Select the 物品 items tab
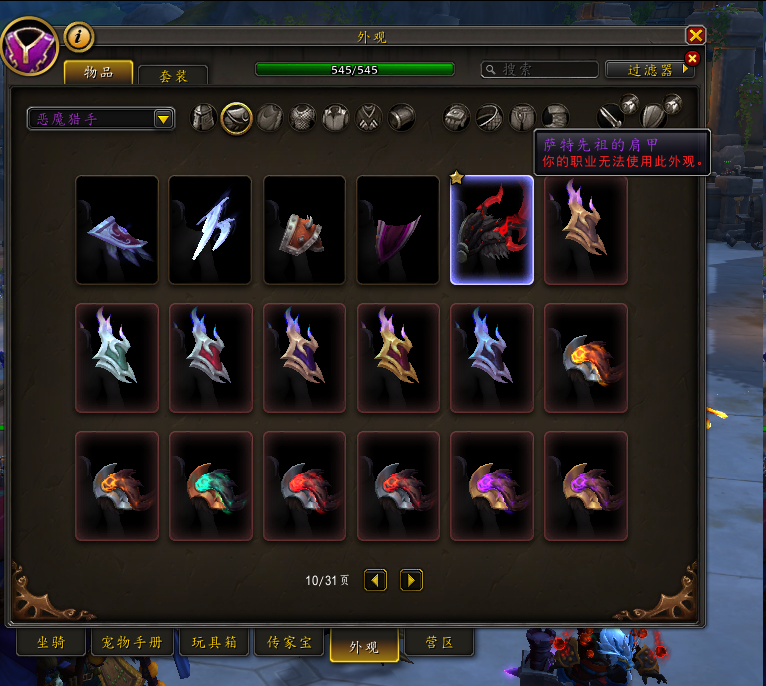 point(98,73)
